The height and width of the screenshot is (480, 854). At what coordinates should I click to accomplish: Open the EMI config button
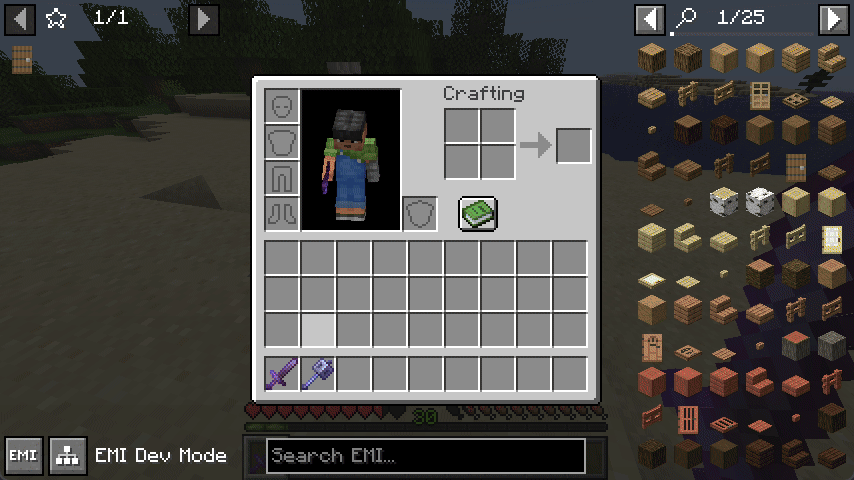22,456
